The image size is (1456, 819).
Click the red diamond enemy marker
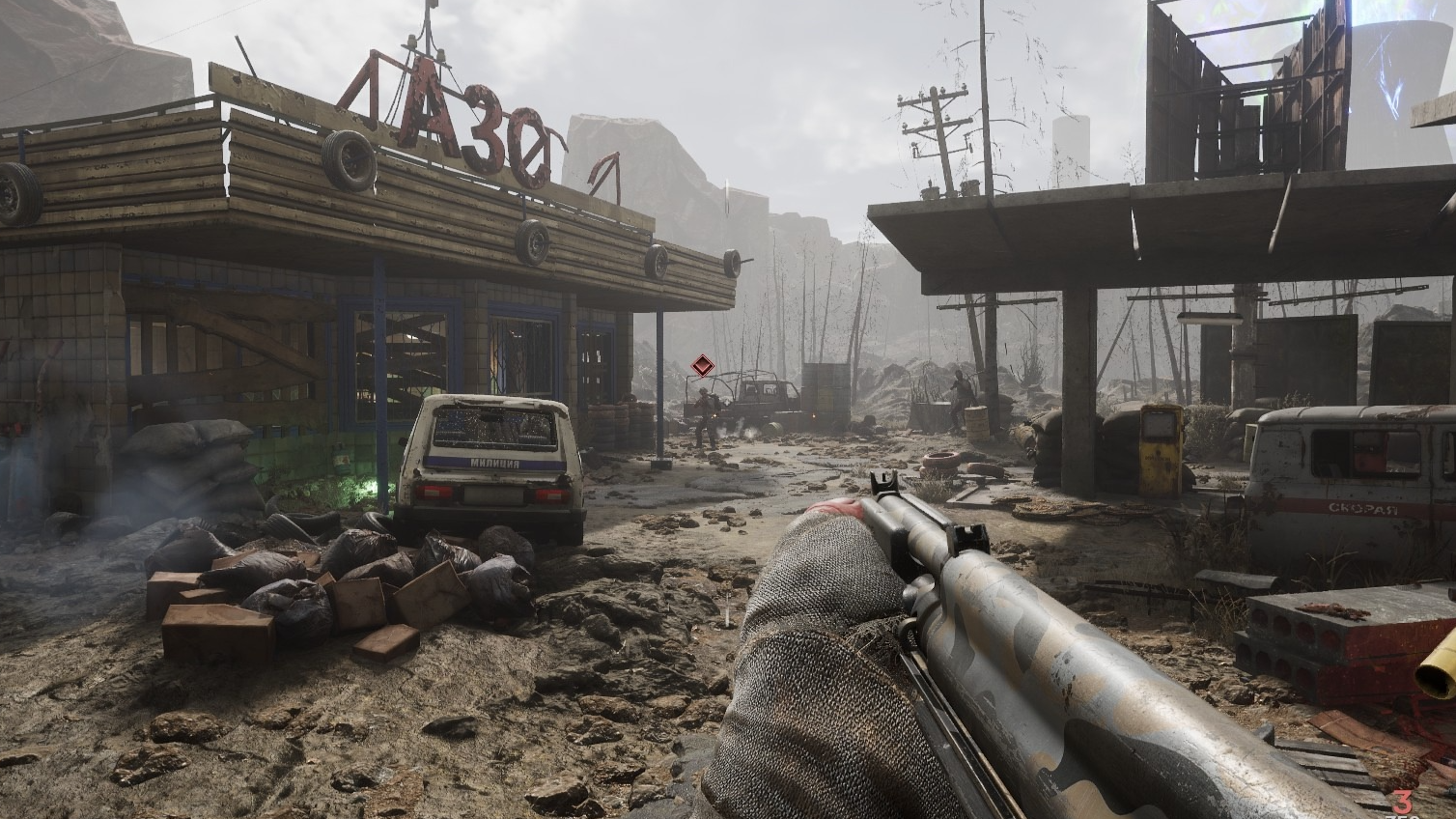[x=702, y=366]
